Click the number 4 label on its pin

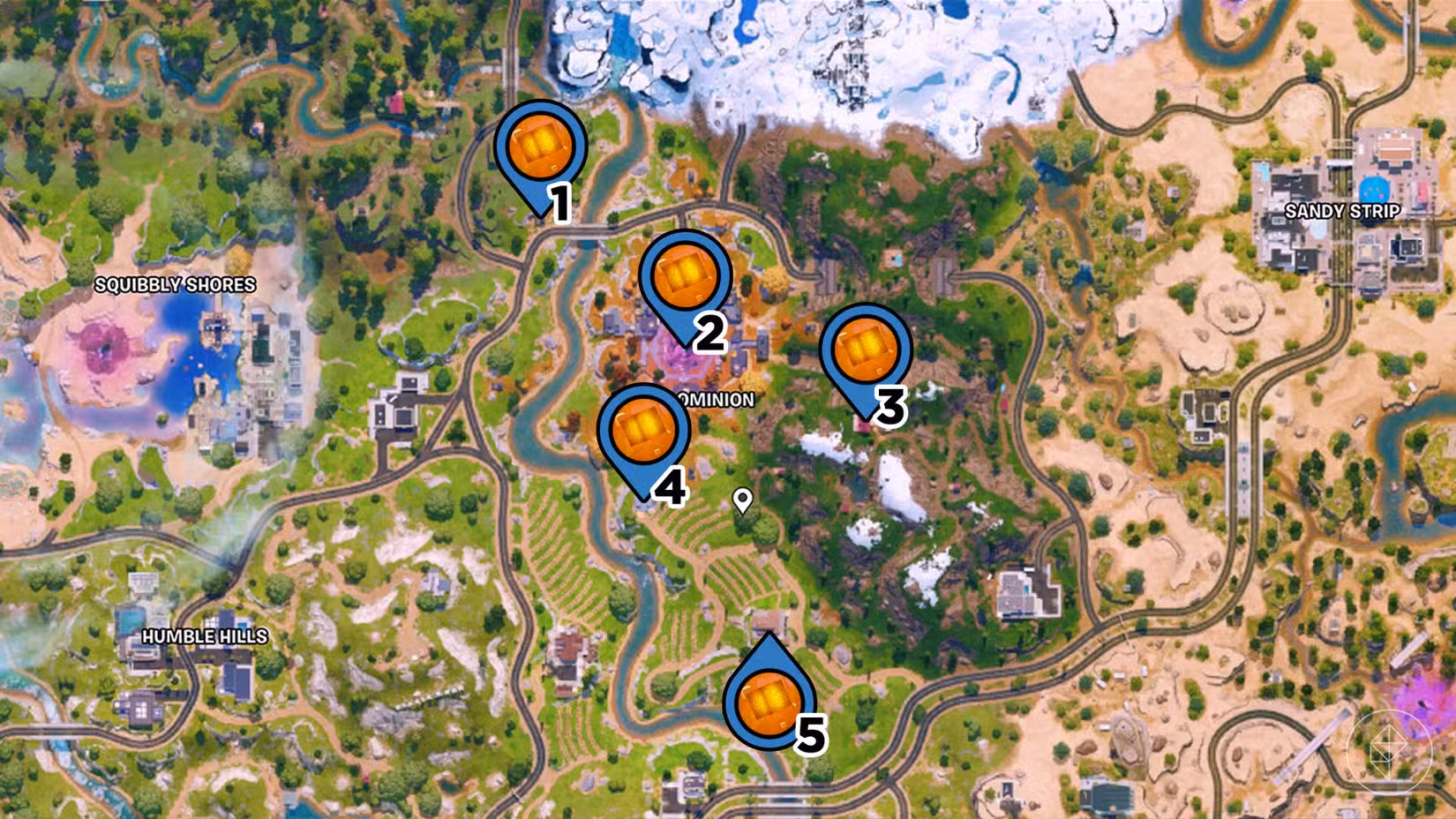click(672, 486)
